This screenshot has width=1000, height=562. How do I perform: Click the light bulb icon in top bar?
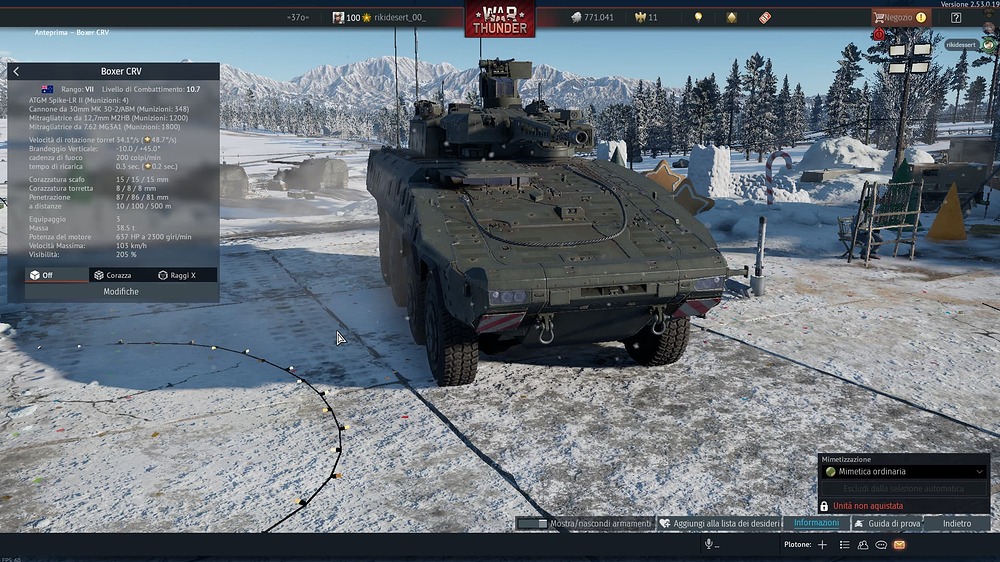[698, 17]
